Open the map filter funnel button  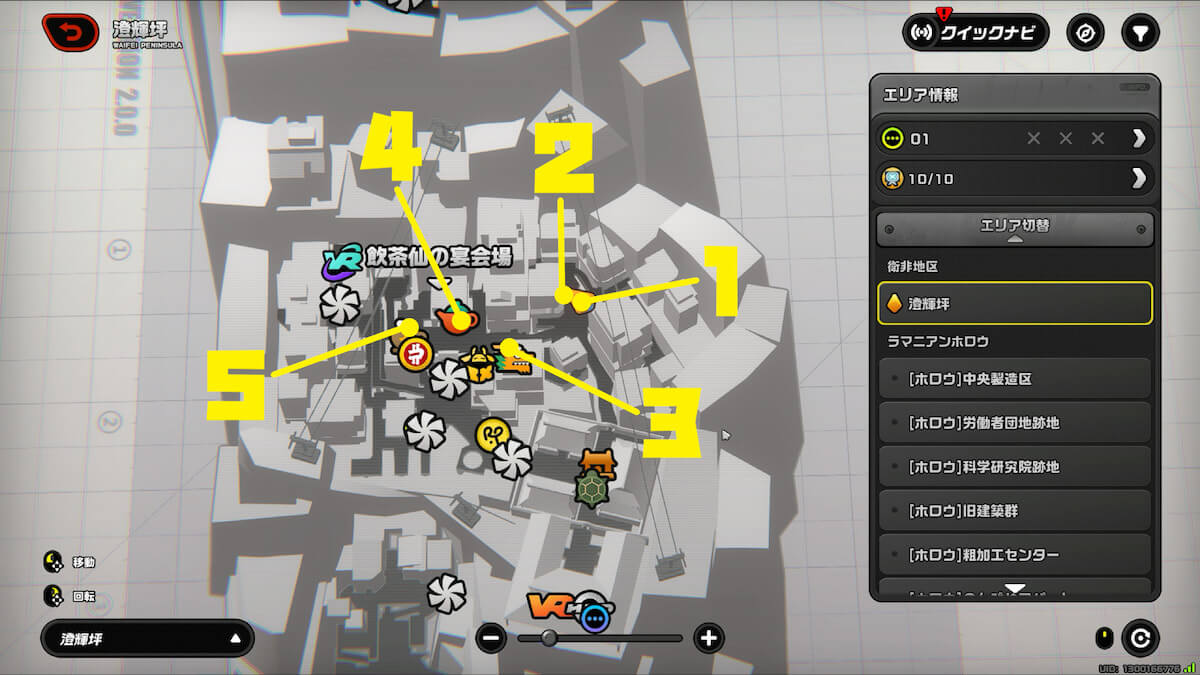[1139, 33]
